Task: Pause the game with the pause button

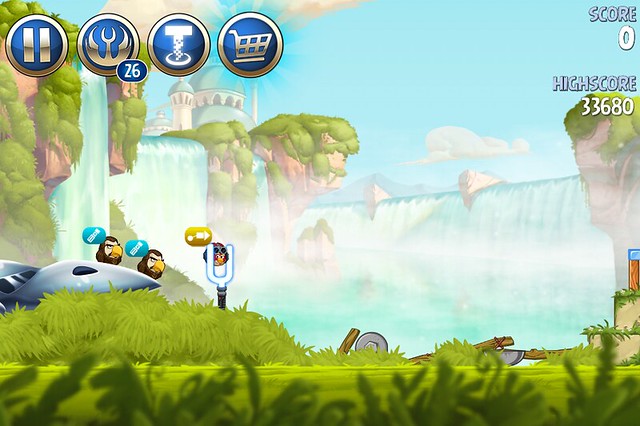Action: [37, 45]
